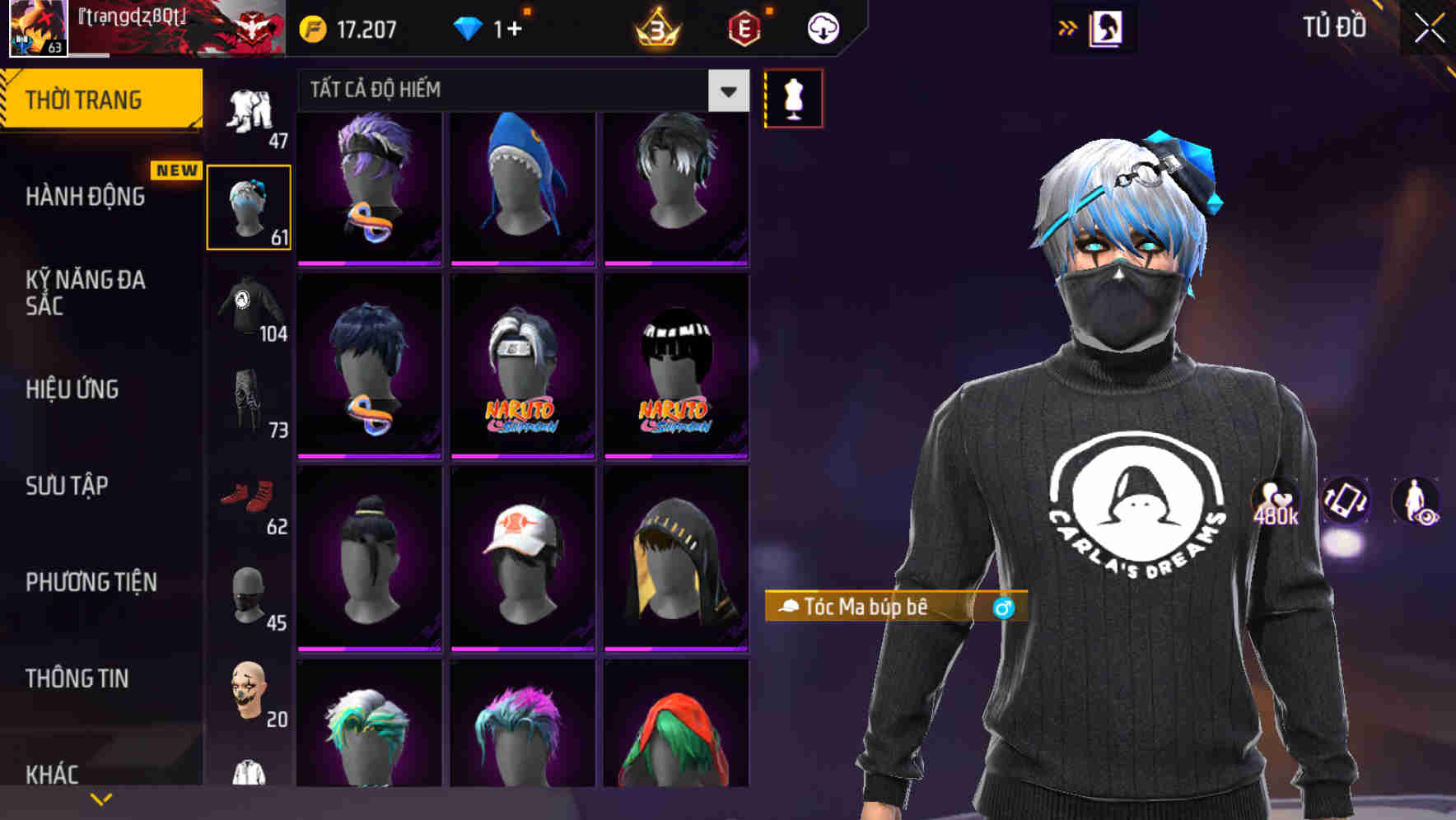Select the hair category showing 61 items
The width and height of the screenshot is (1456, 820).
tap(250, 206)
